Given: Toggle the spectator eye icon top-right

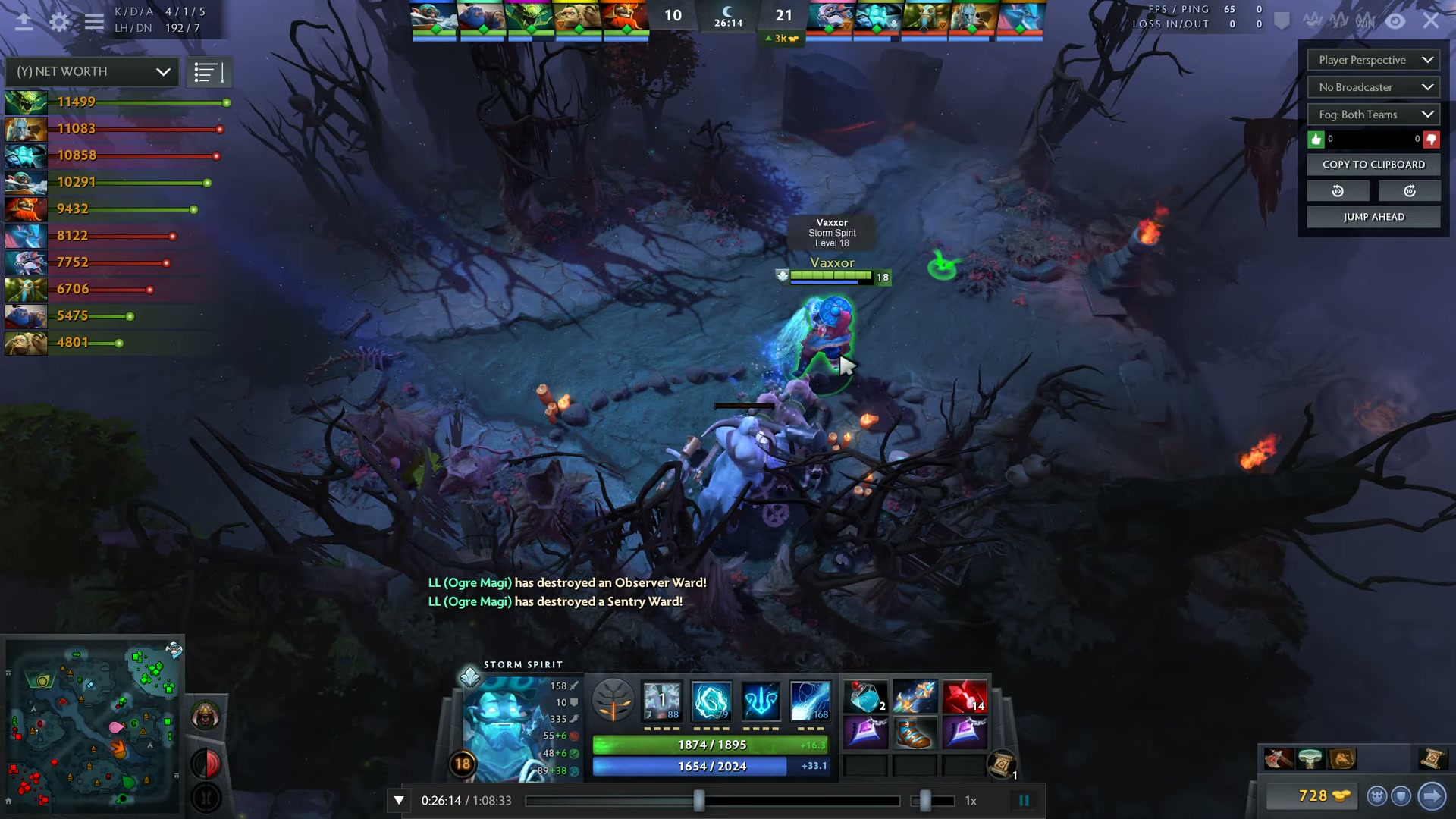Looking at the screenshot, I should pos(1395,21).
